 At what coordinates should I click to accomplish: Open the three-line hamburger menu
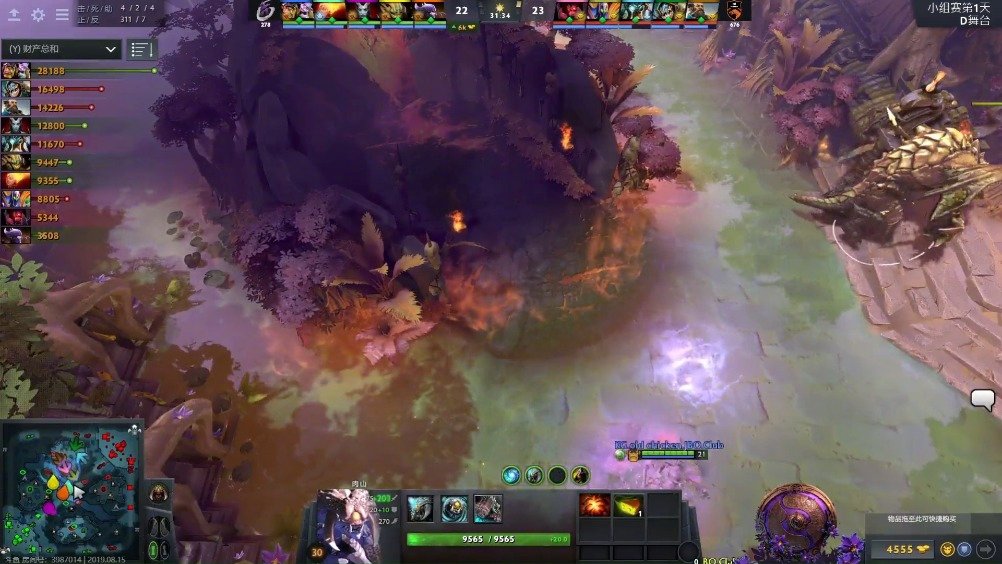(x=62, y=15)
